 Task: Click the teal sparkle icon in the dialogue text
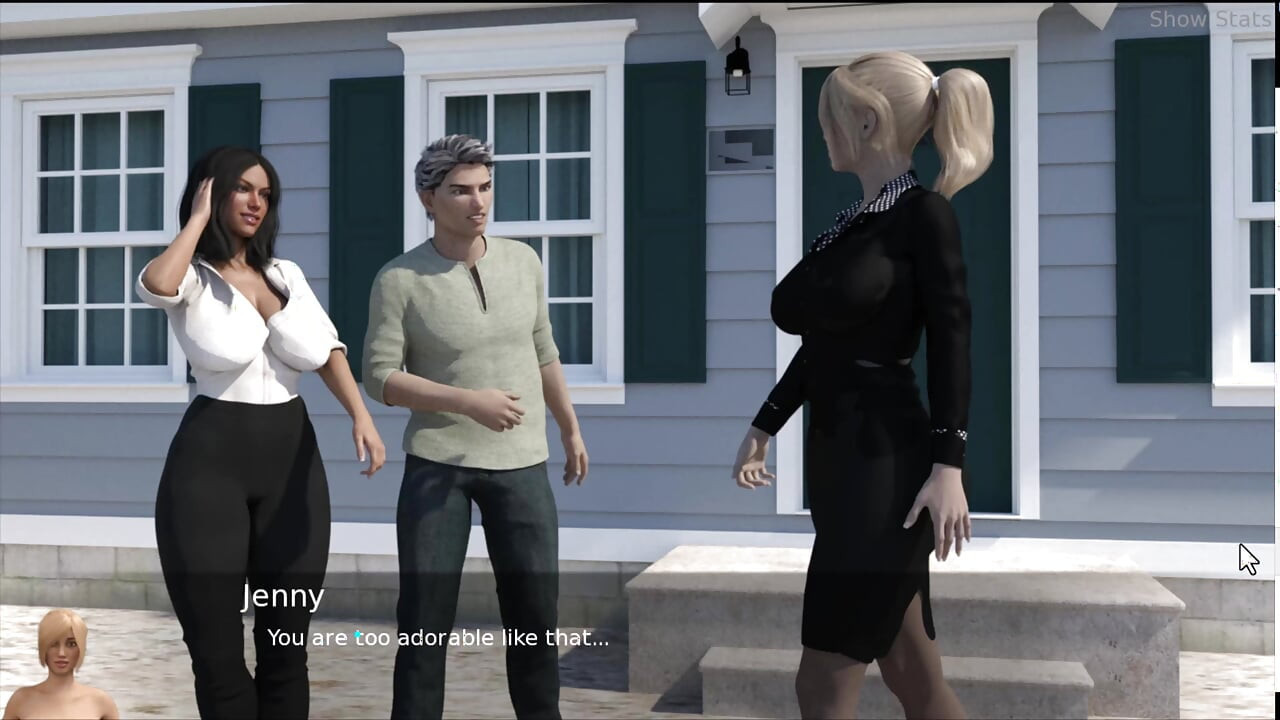[356, 636]
